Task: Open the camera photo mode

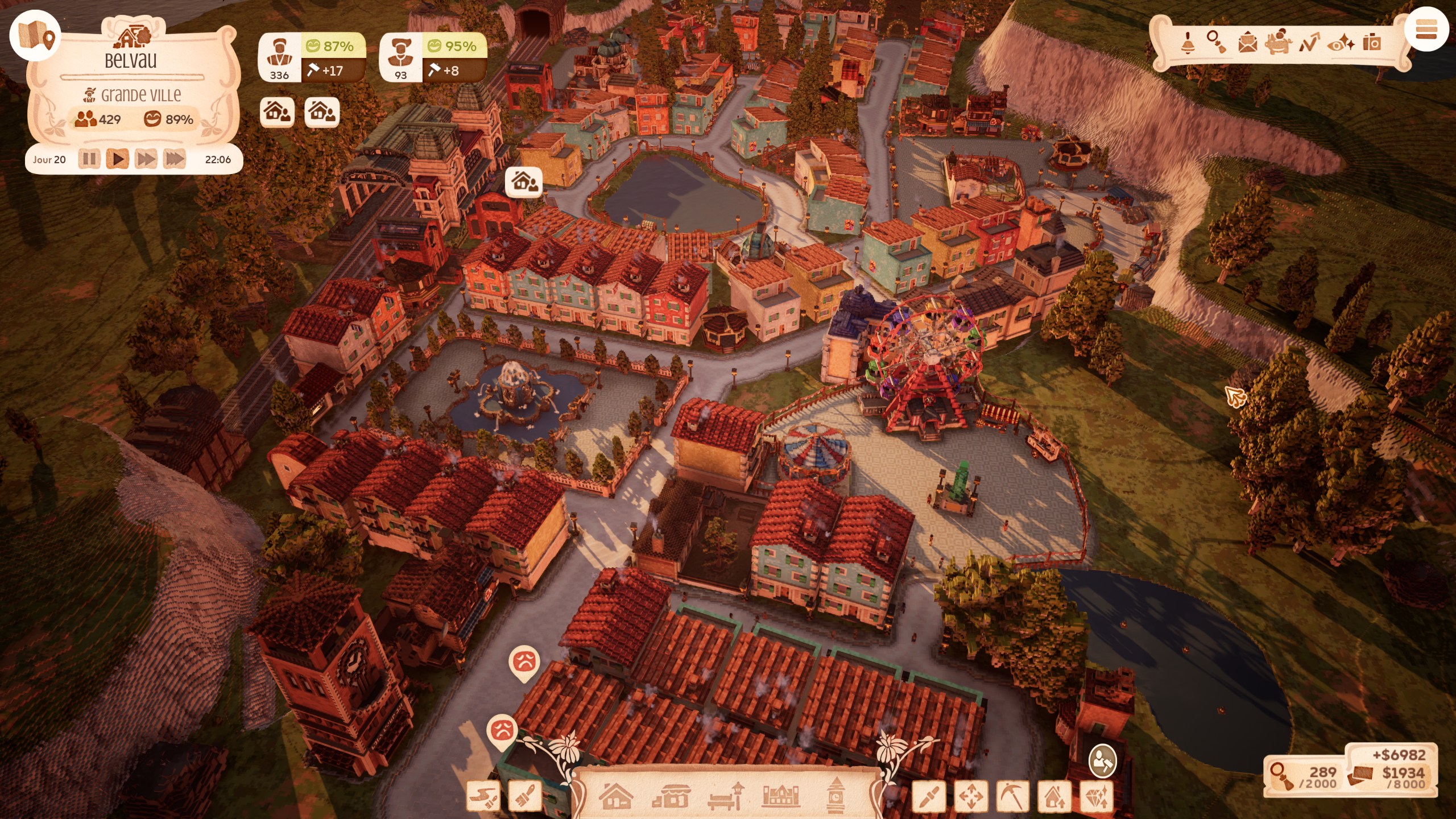Action: tap(1372, 43)
